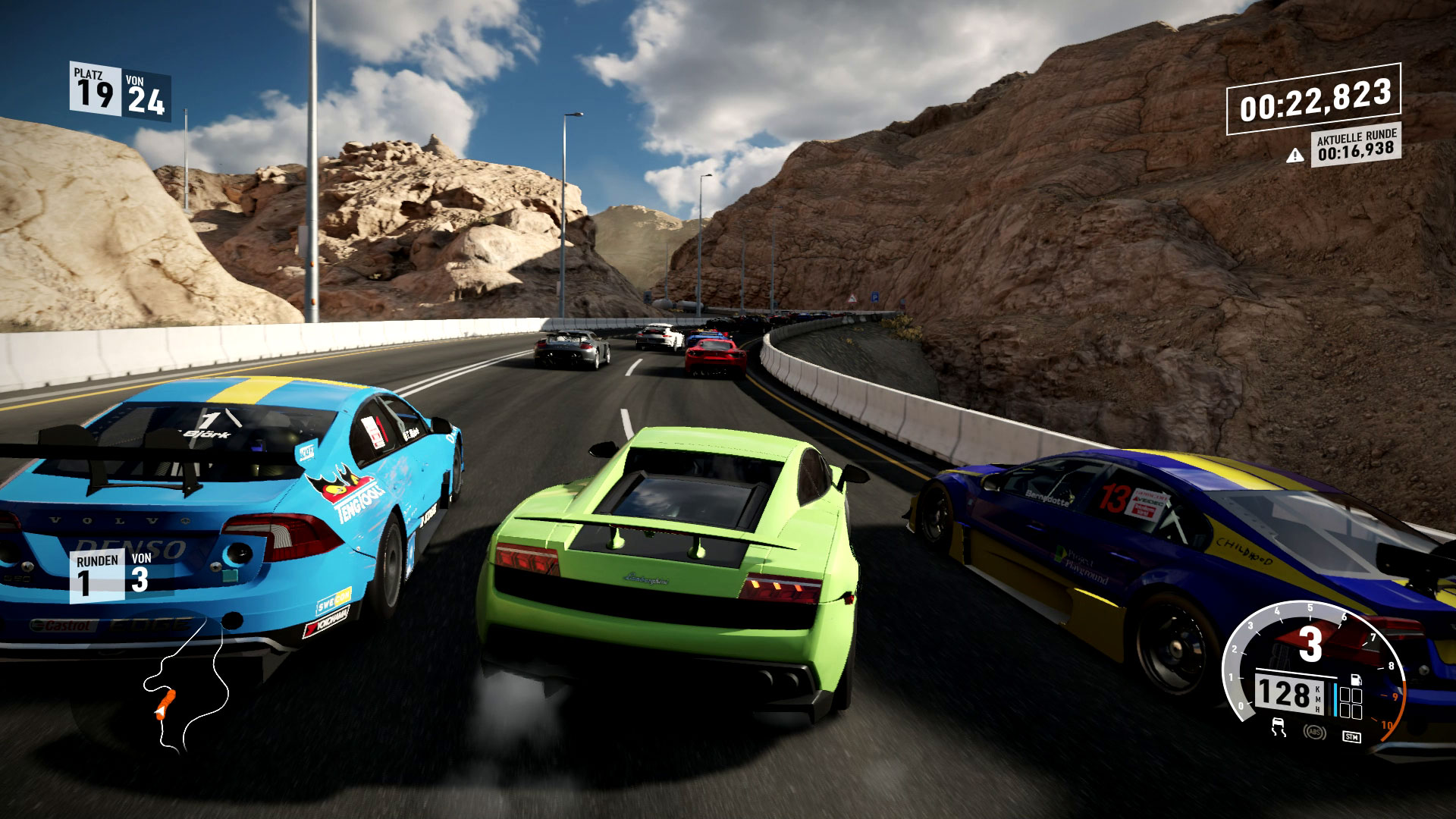
Task: Click the ABS indicator icon
Action: tap(1314, 732)
